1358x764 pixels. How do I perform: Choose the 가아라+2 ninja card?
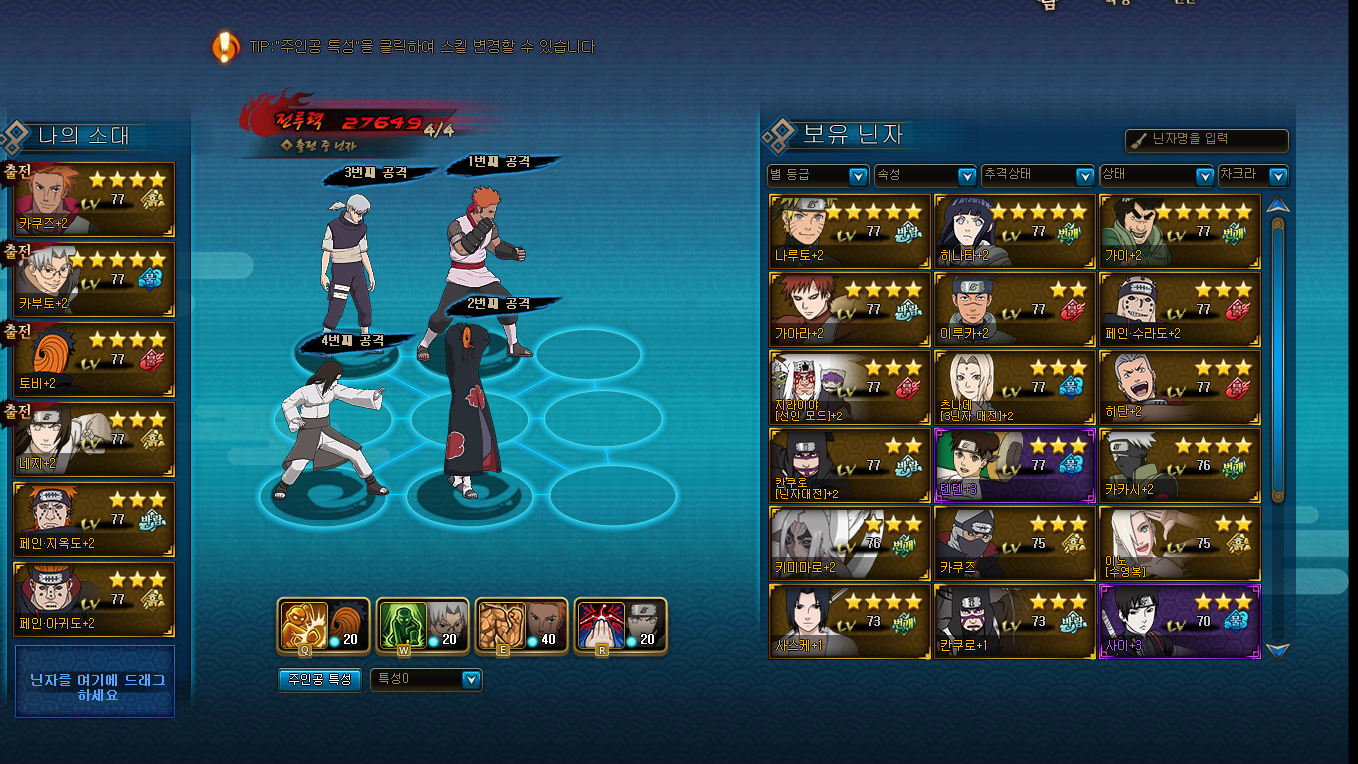coord(849,309)
